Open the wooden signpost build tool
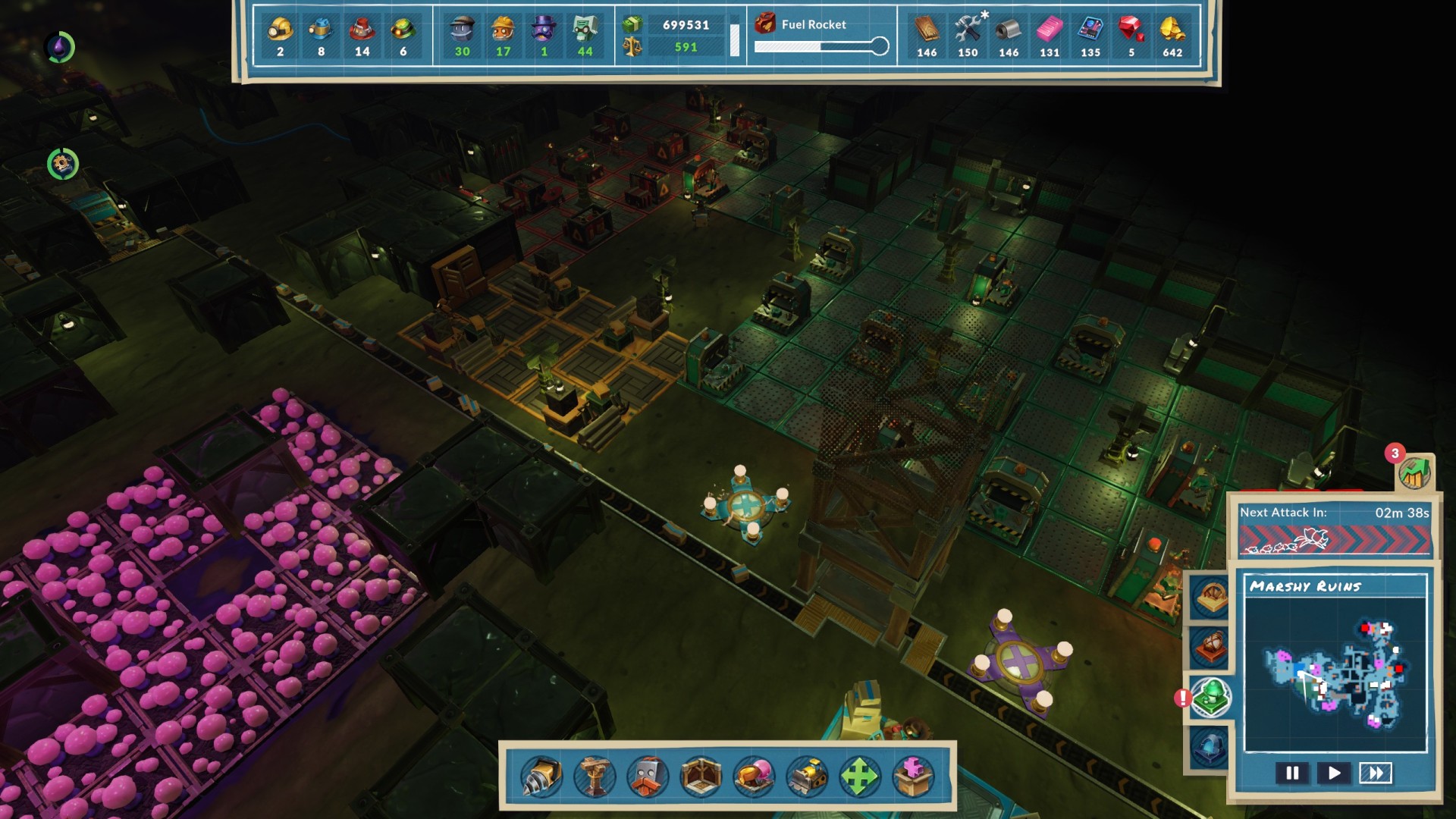 pyautogui.click(x=595, y=777)
